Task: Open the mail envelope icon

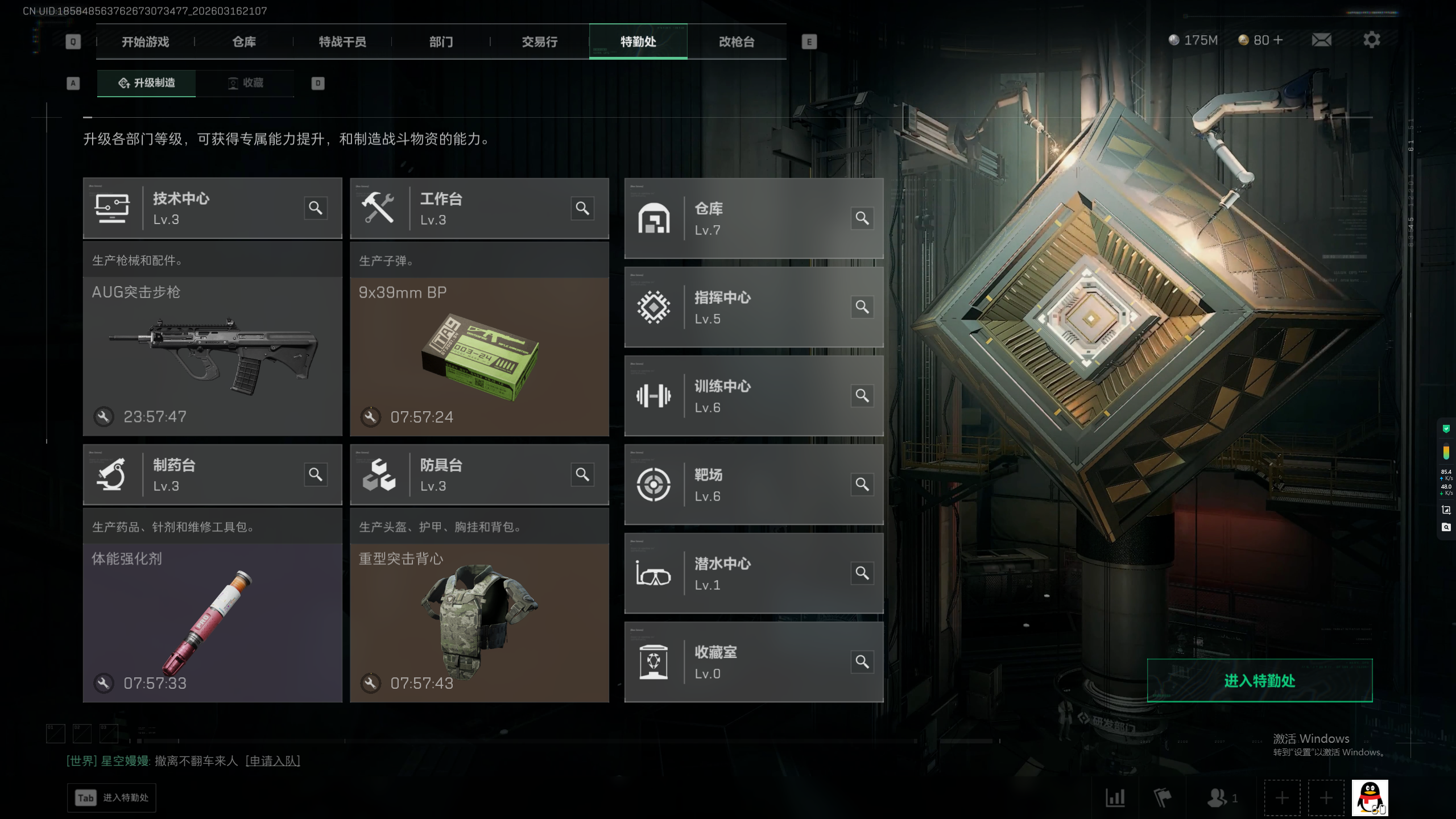Action: [x=1321, y=40]
